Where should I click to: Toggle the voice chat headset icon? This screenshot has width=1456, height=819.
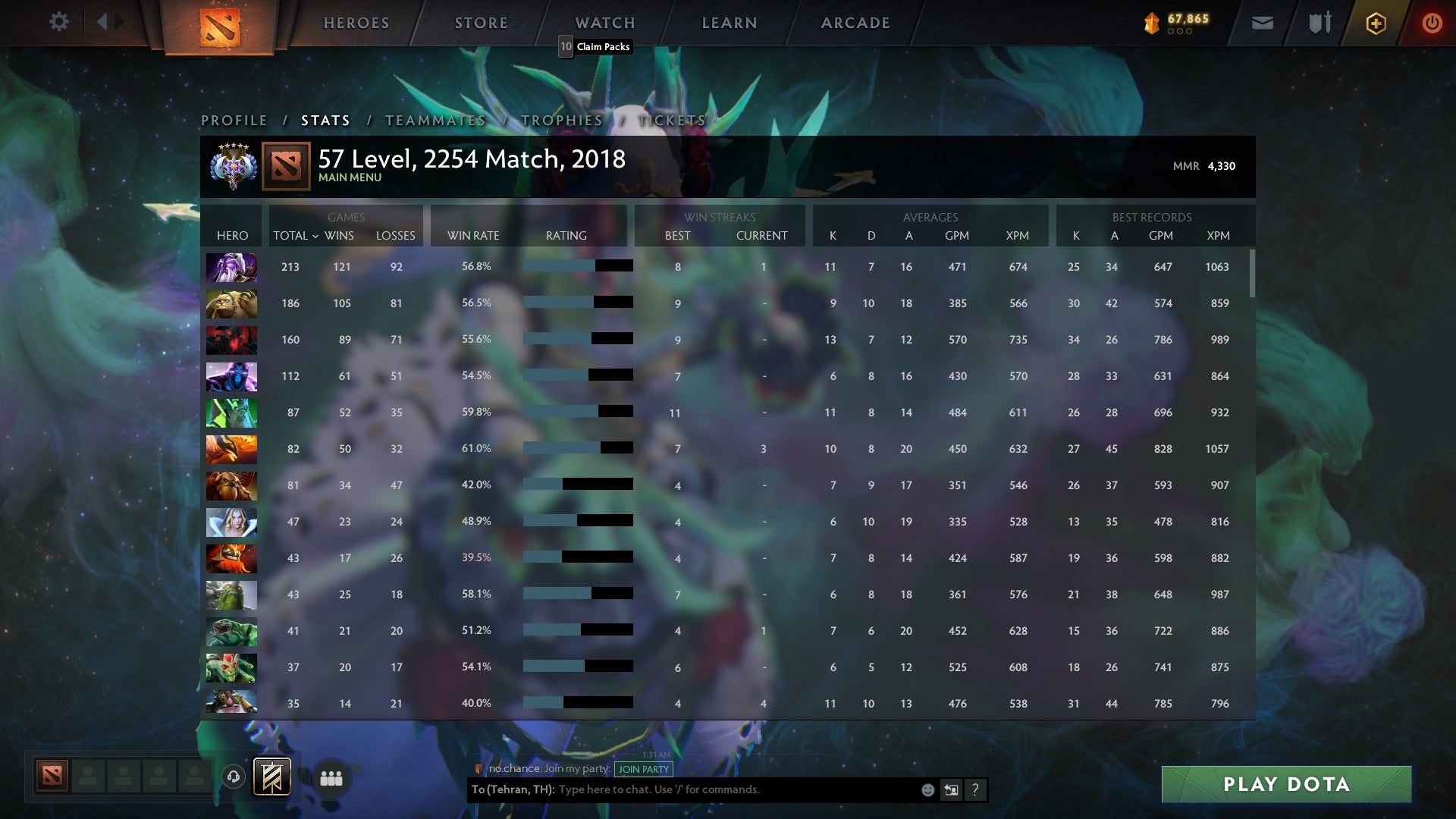tap(234, 777)
